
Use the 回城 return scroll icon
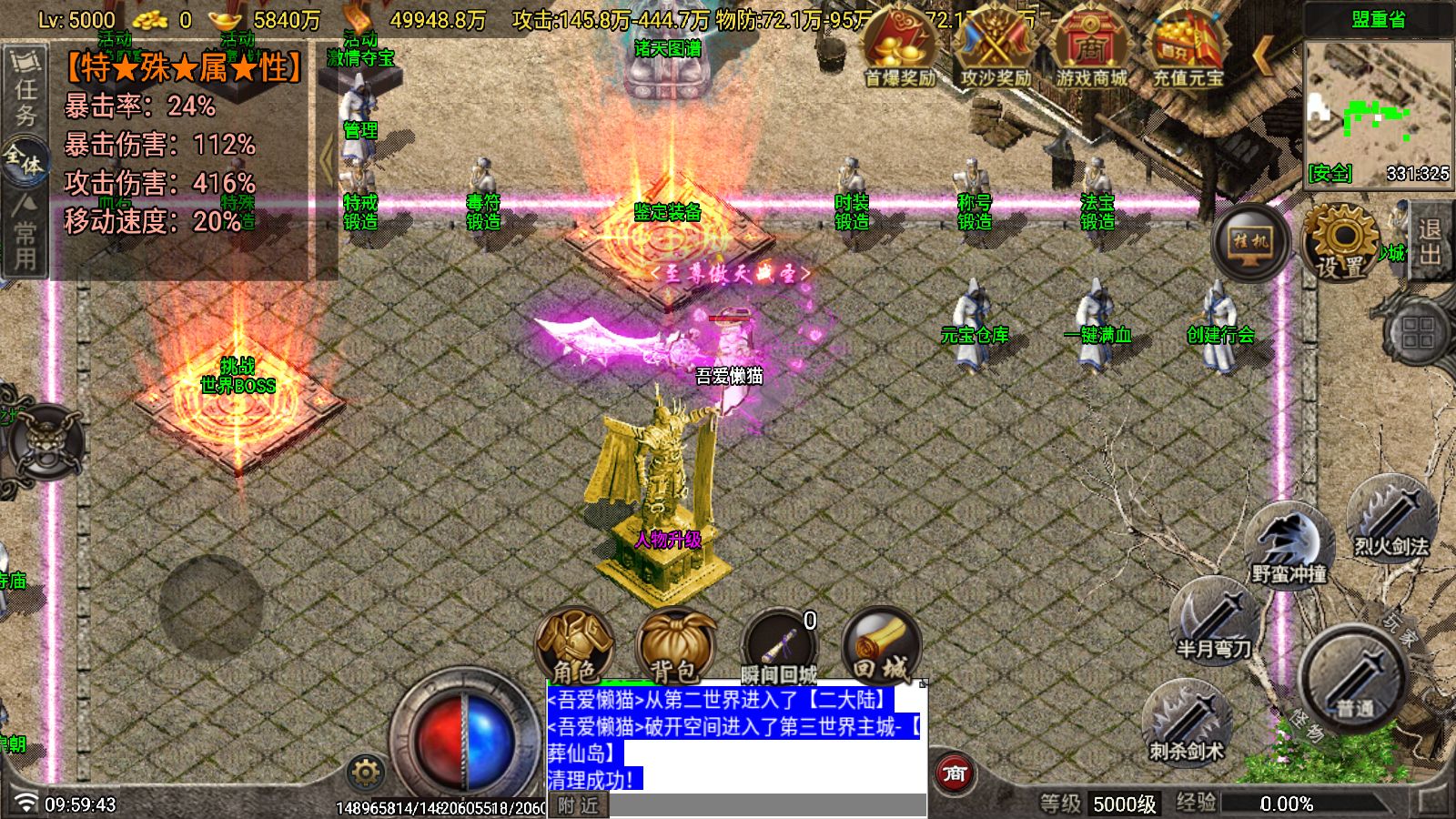(877, 642)
